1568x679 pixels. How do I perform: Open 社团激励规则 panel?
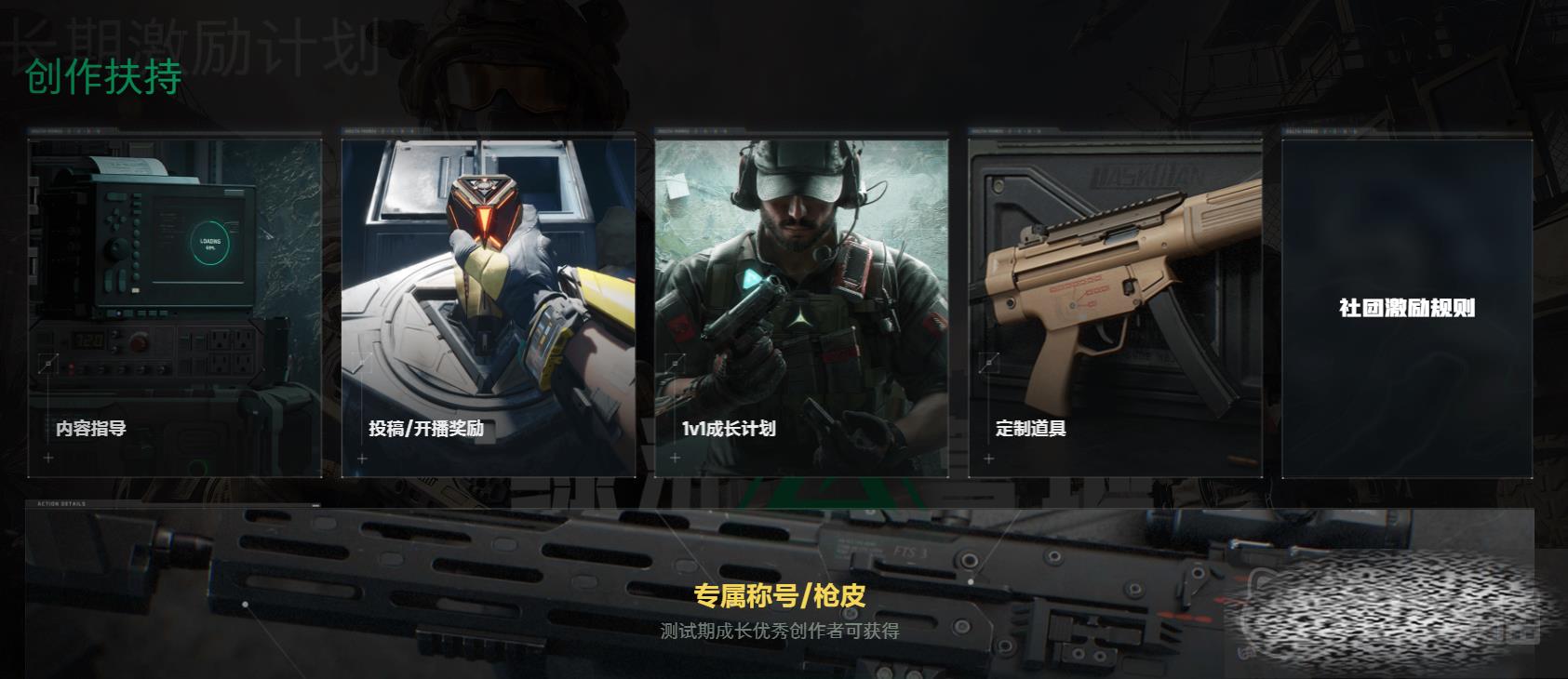point(1406,308)
